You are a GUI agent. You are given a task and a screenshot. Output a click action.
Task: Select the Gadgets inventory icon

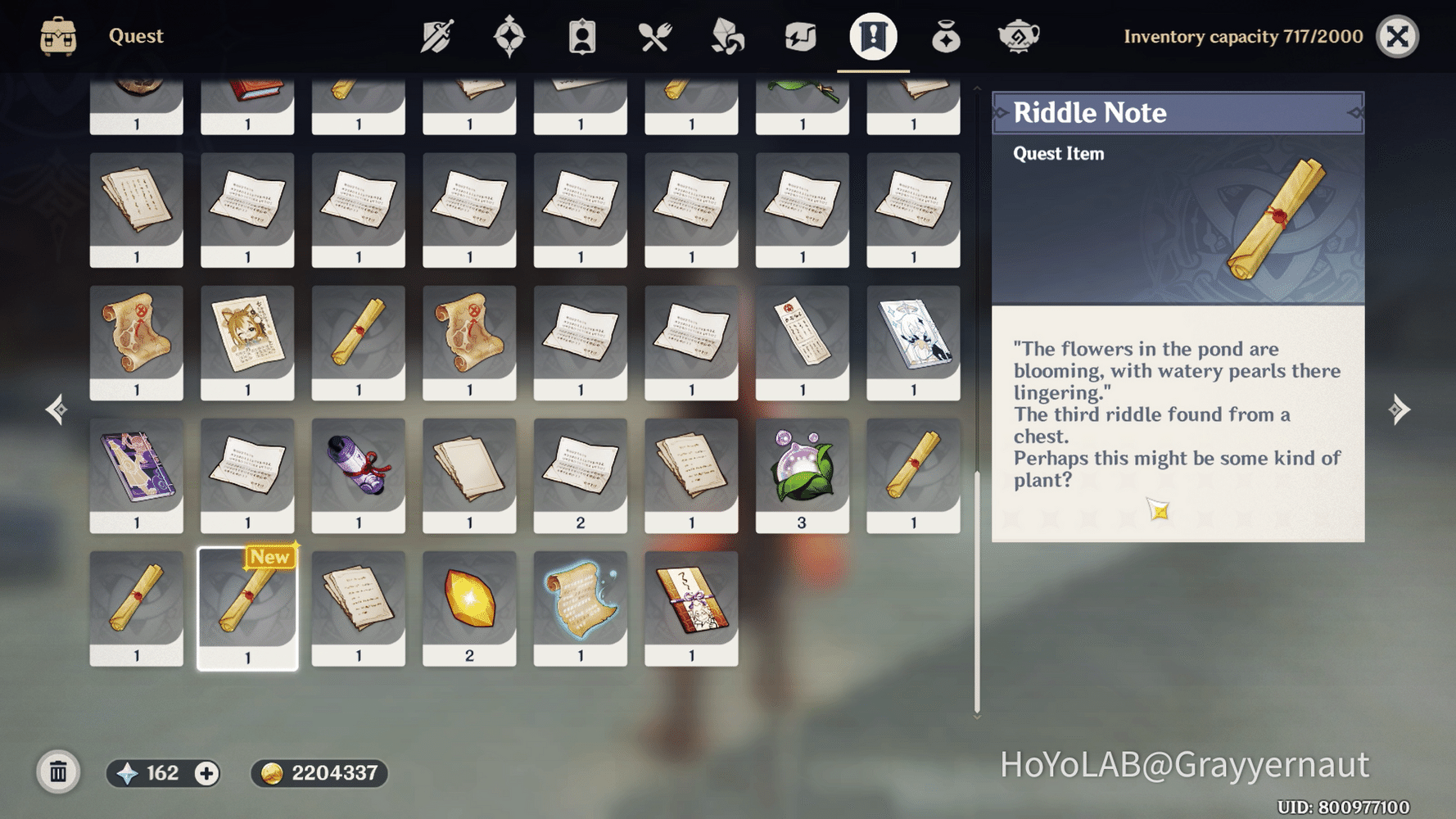pos(798,36)
